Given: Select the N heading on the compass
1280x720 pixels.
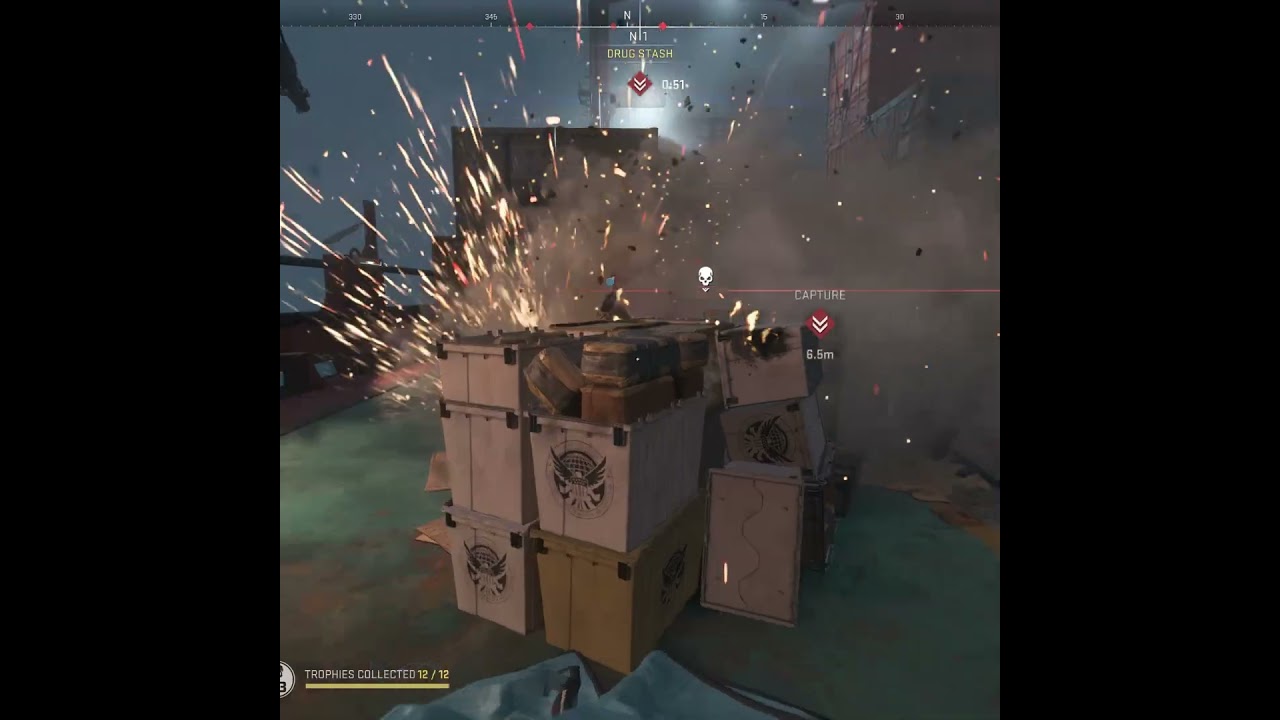Looking at the screenshot, I should [627, 15].
